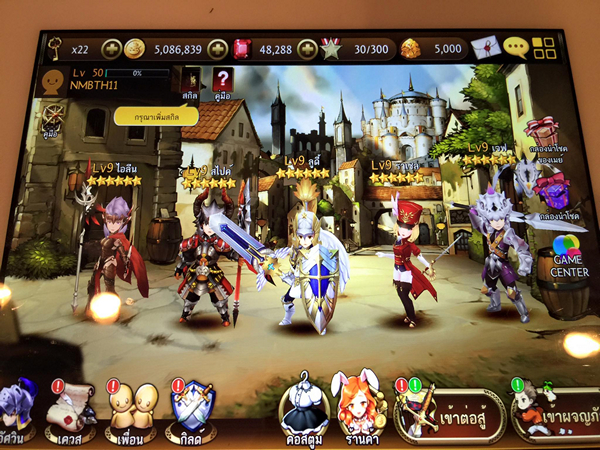Add more gold coins with plus button
The width and height of the screenshot is (600, 450).
point(219,48)
